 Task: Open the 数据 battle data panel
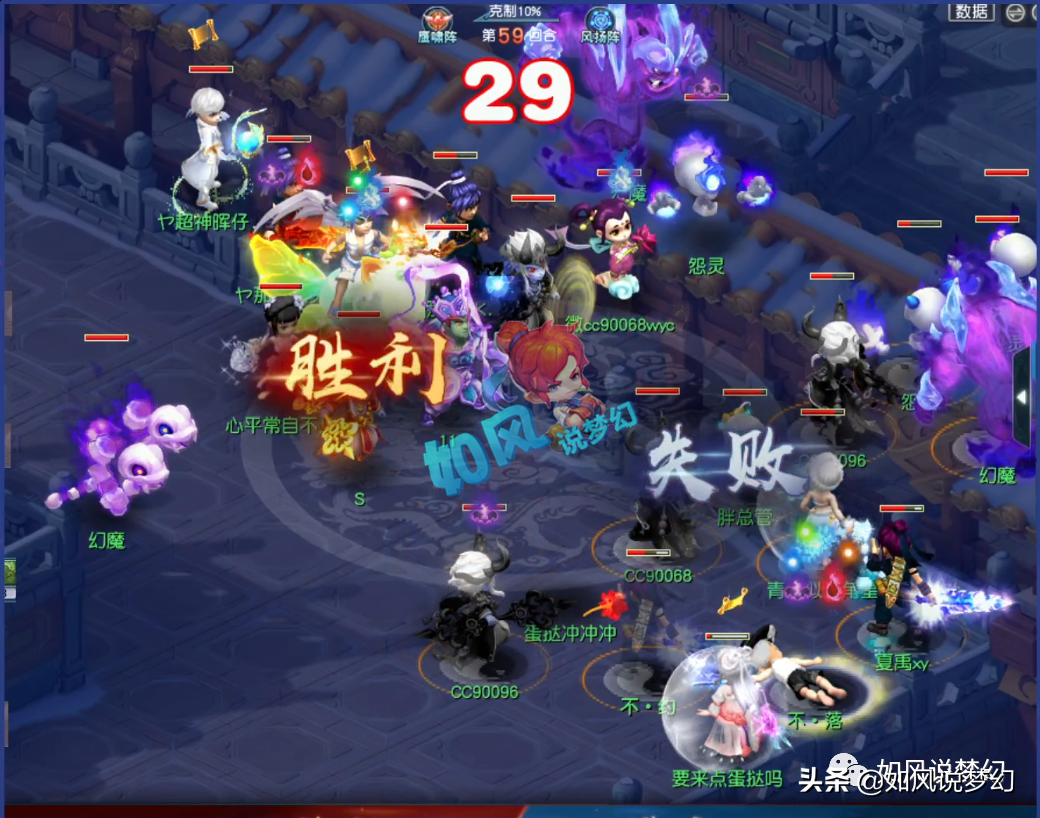pos(971,11)
